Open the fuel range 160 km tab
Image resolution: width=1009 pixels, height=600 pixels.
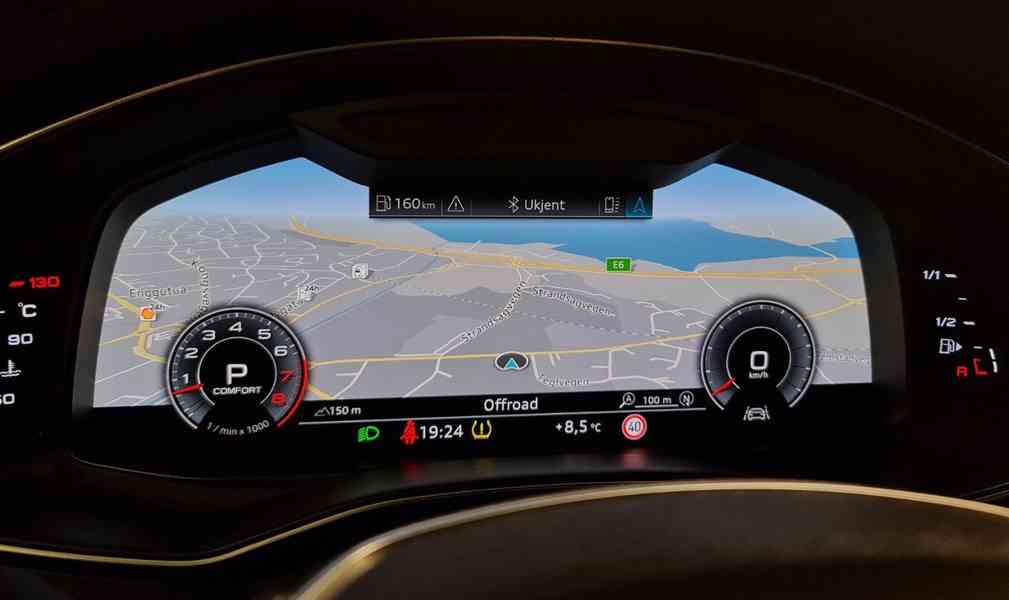point(405,204)
